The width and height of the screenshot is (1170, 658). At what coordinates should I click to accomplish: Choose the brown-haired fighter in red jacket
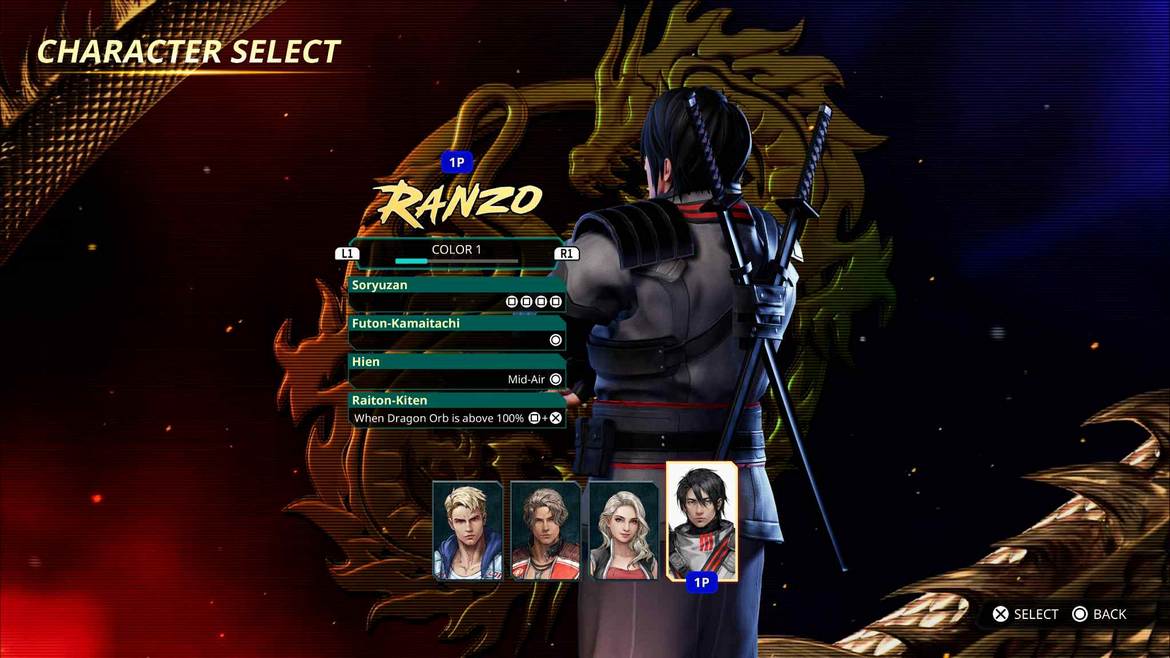(546, 530)
